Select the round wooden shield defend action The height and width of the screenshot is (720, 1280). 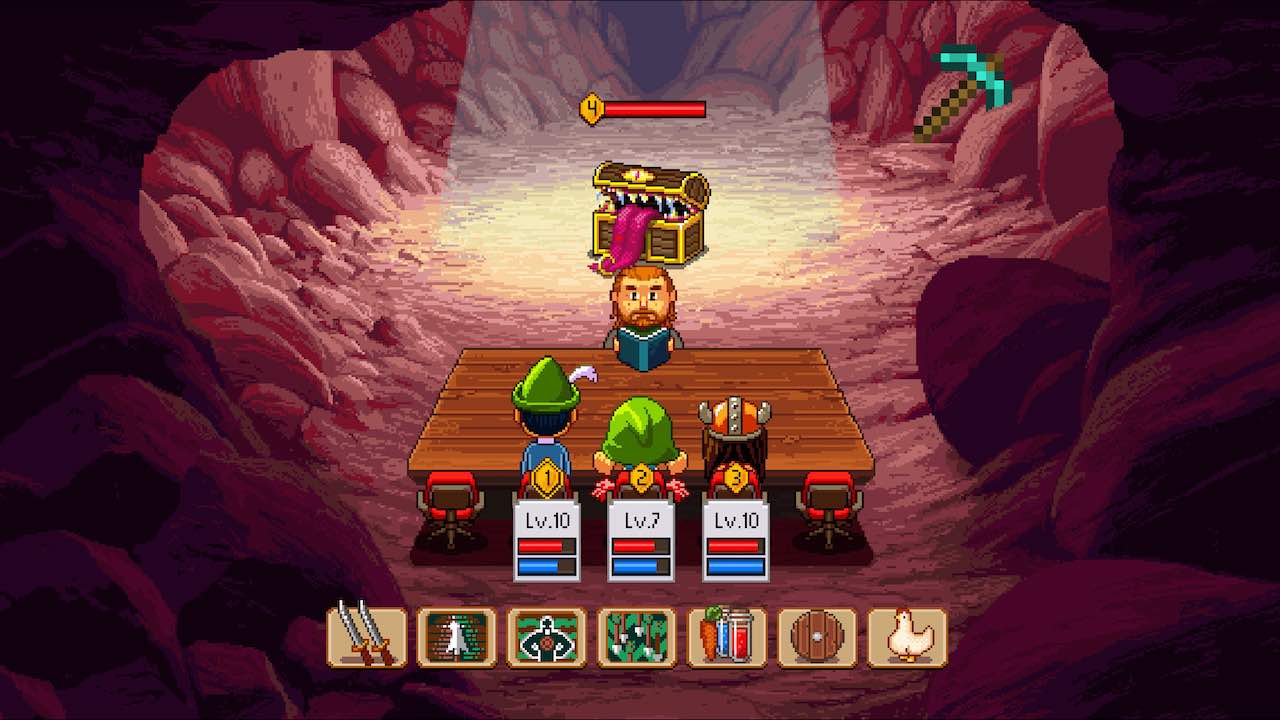(x=816, y=637)
